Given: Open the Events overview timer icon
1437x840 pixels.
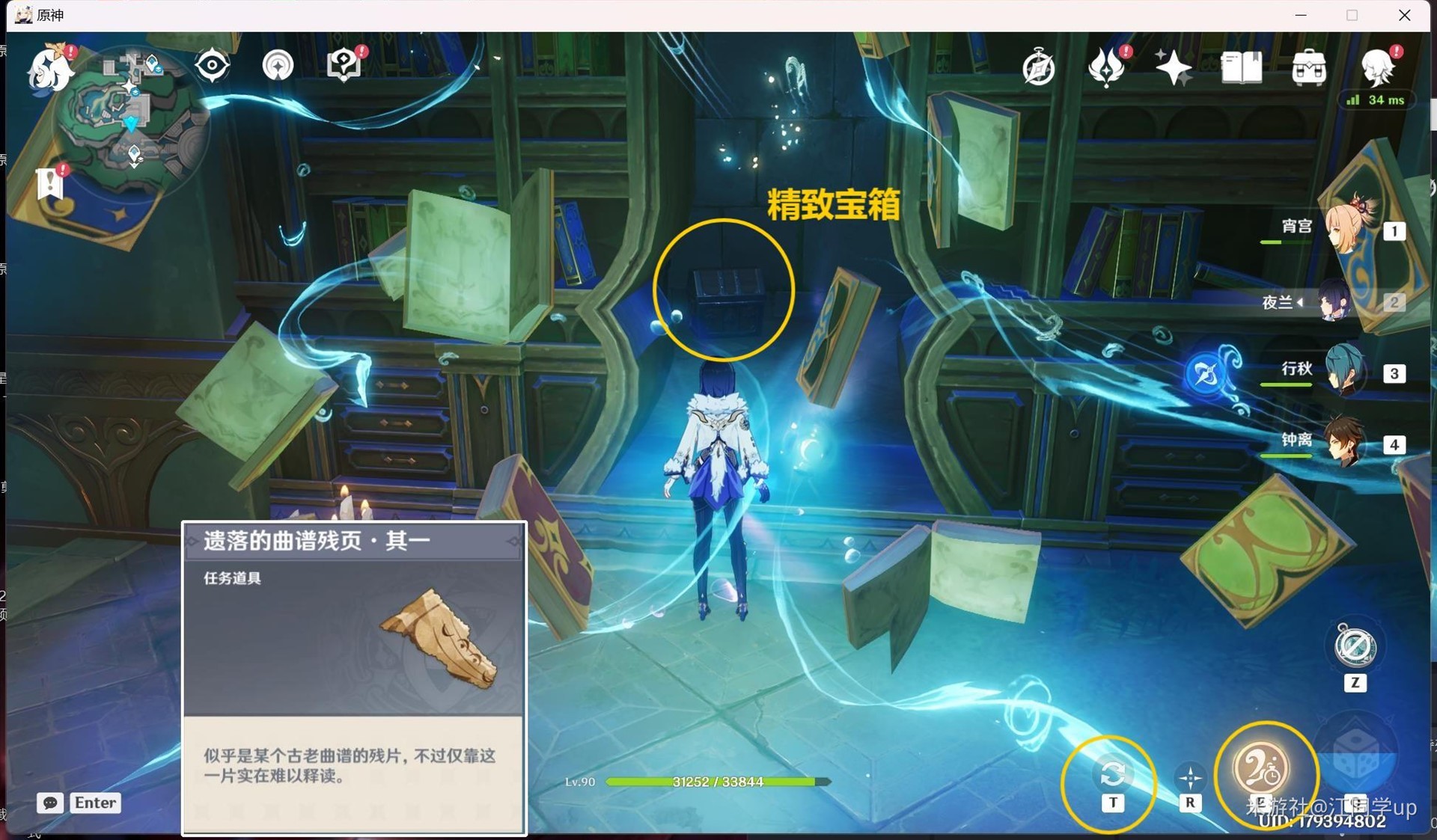Looking at the screenshot, I should coord(1037,67).
